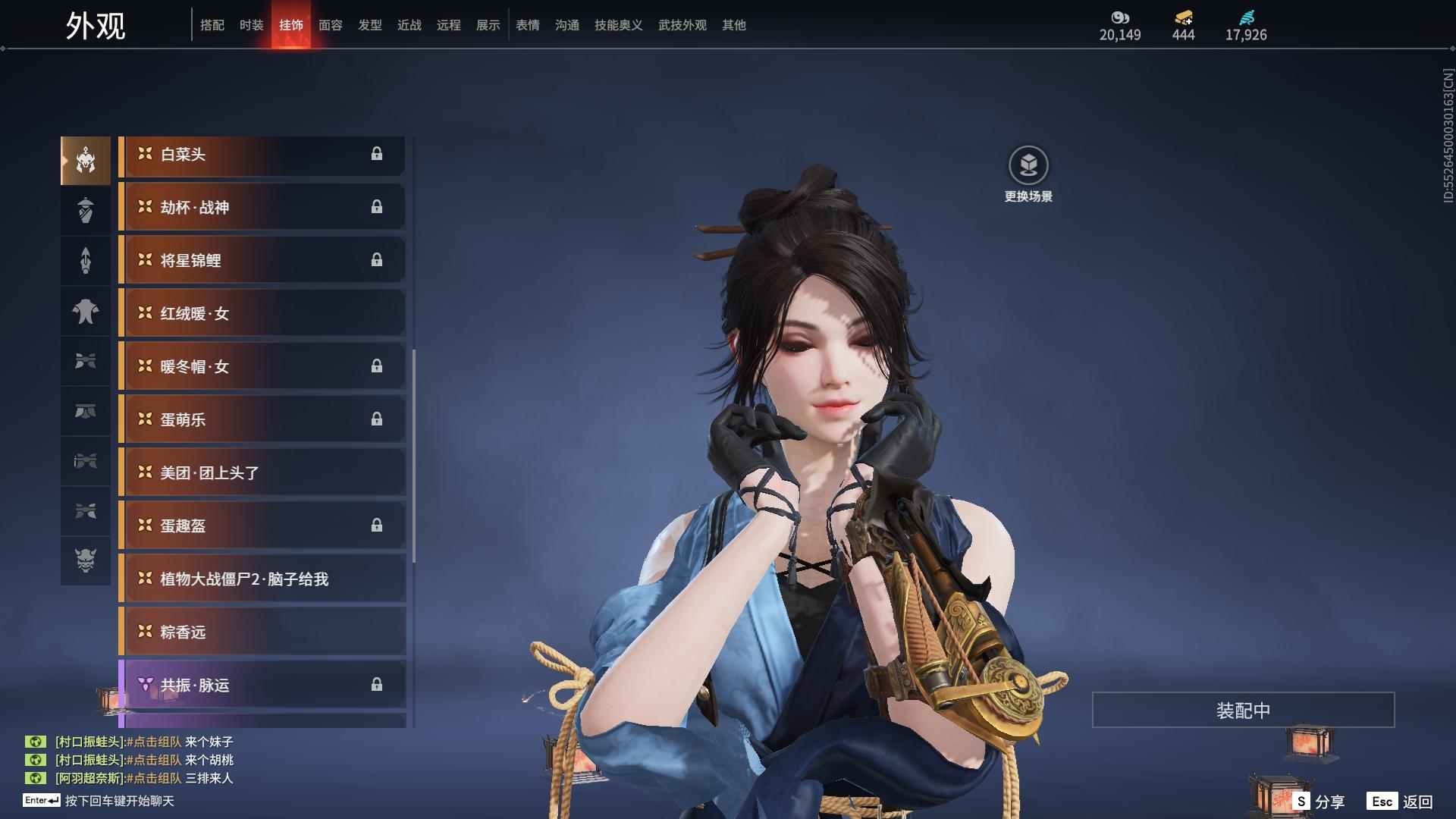Select the 面容 tab
This screenshot has height=819, width=1456.
pos(331,25)
